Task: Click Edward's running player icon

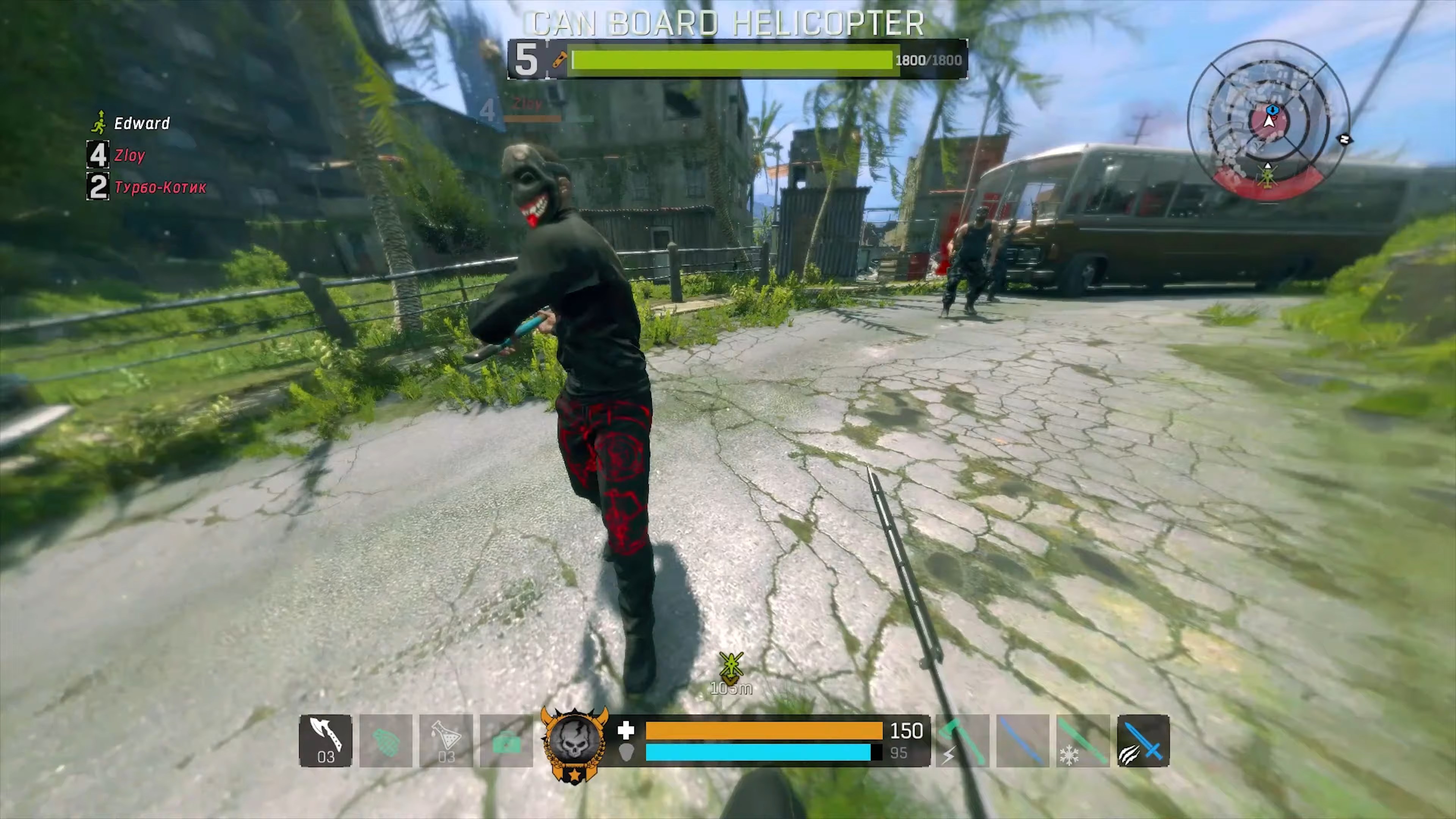Action: tap(99, 123)
